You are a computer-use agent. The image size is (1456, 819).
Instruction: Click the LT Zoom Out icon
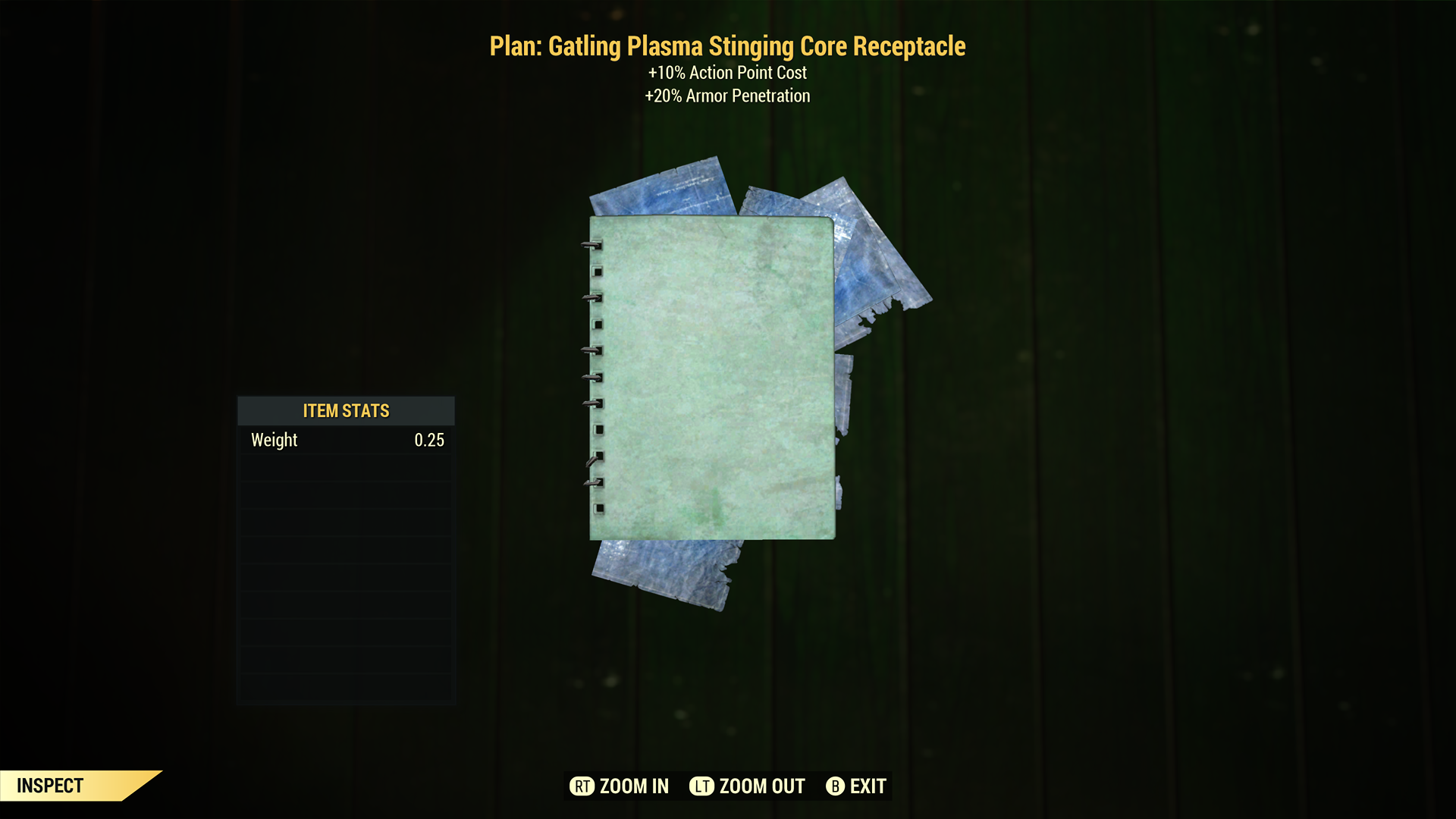(x=702, y=786)
